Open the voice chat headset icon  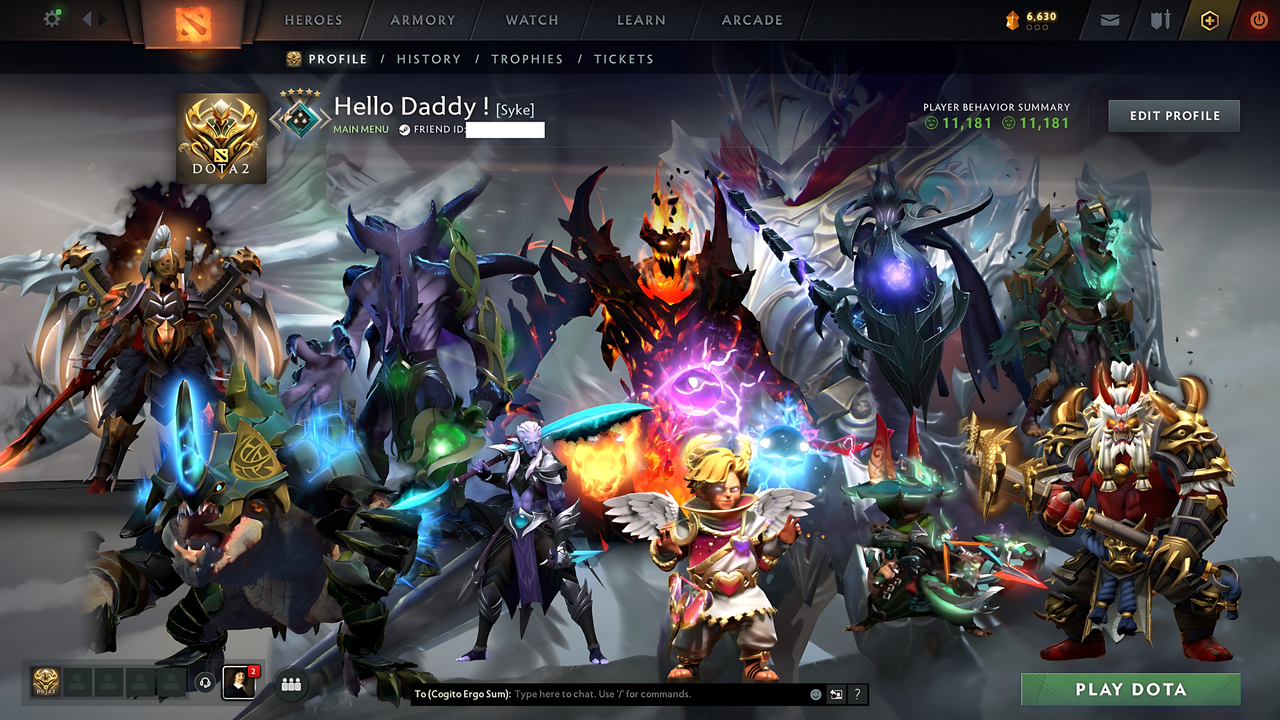(205, 682)
